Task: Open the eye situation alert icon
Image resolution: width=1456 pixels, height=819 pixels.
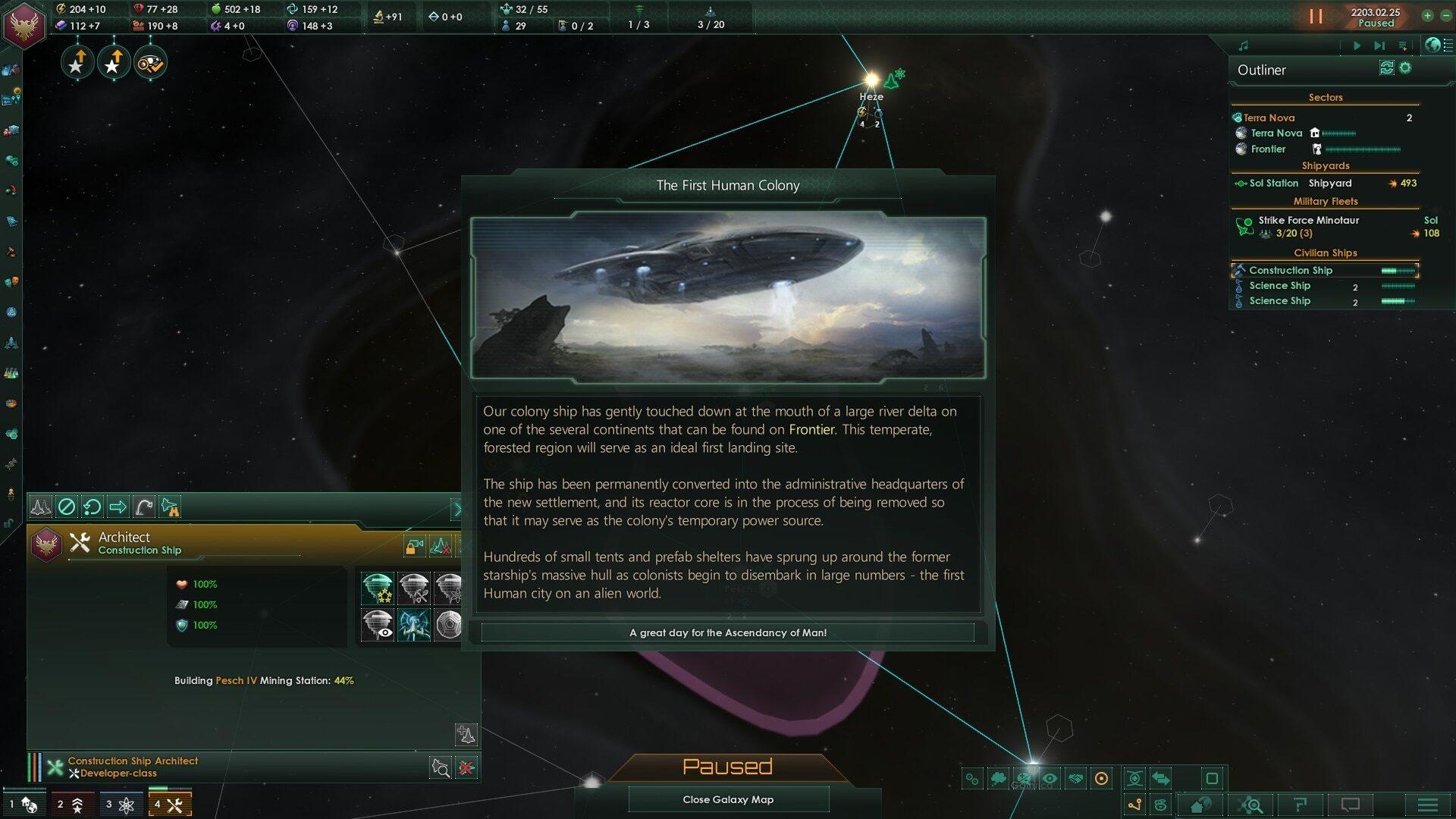Action: tap(150, 63)
